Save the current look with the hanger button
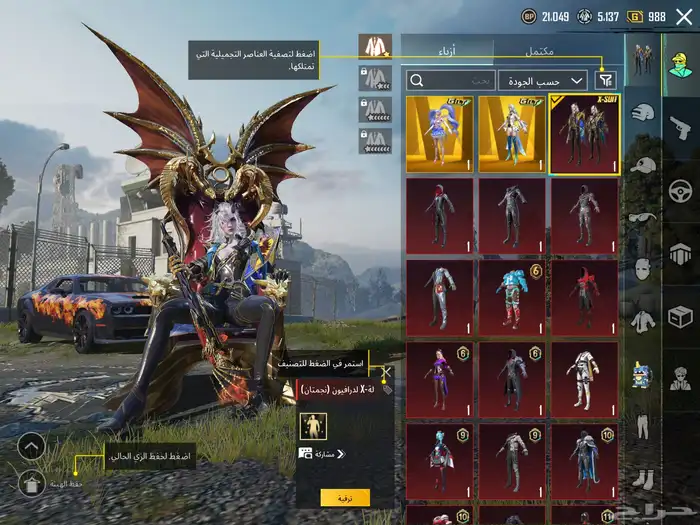700x525 pixels. click(x=32, y=484)
